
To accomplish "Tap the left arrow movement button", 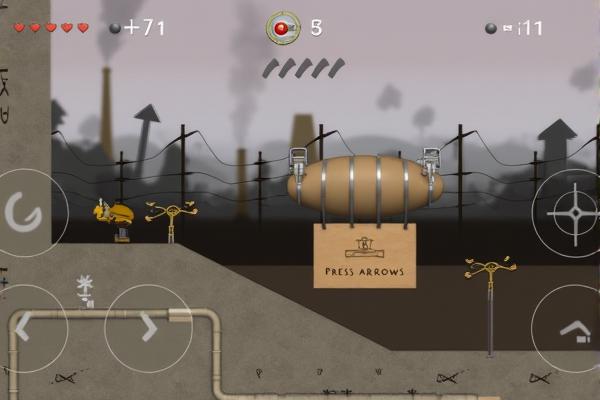I will coord(24,328).
